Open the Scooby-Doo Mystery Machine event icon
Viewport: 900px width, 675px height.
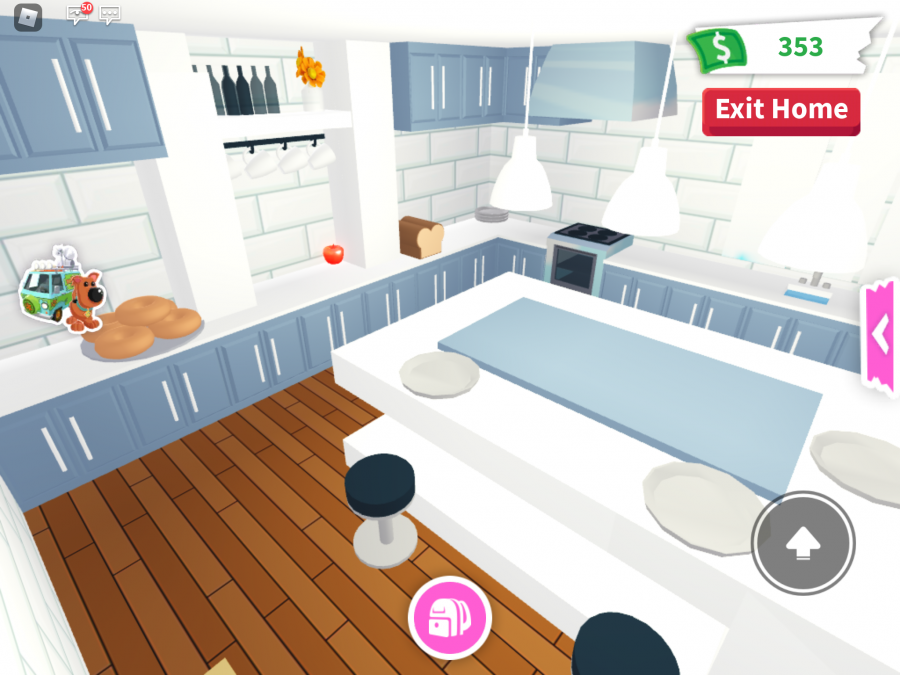click(x=61, y=290)
